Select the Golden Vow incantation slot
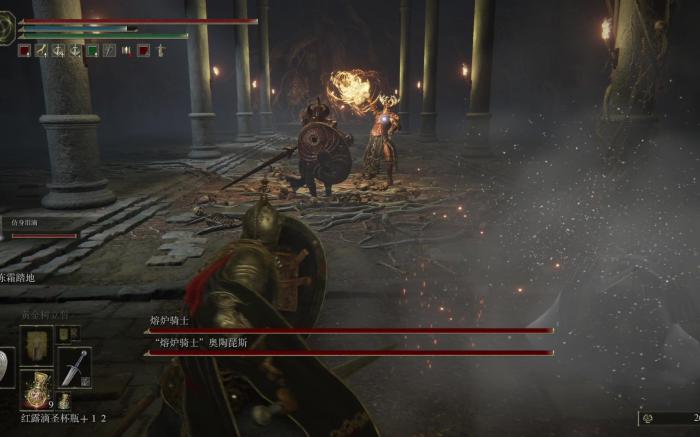 (37, 344)
